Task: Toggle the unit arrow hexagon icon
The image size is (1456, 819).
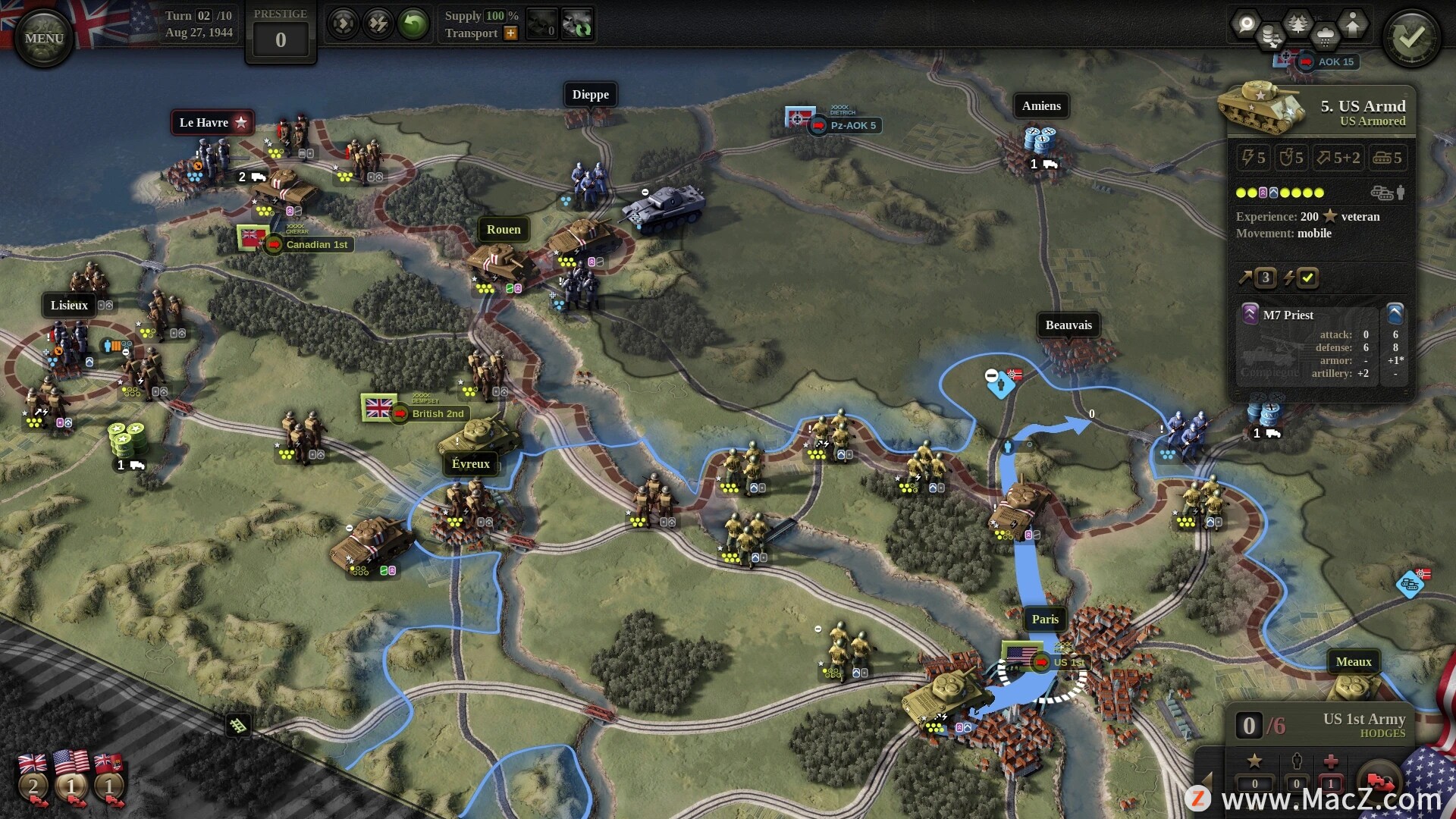Action: click(1352, 24)
